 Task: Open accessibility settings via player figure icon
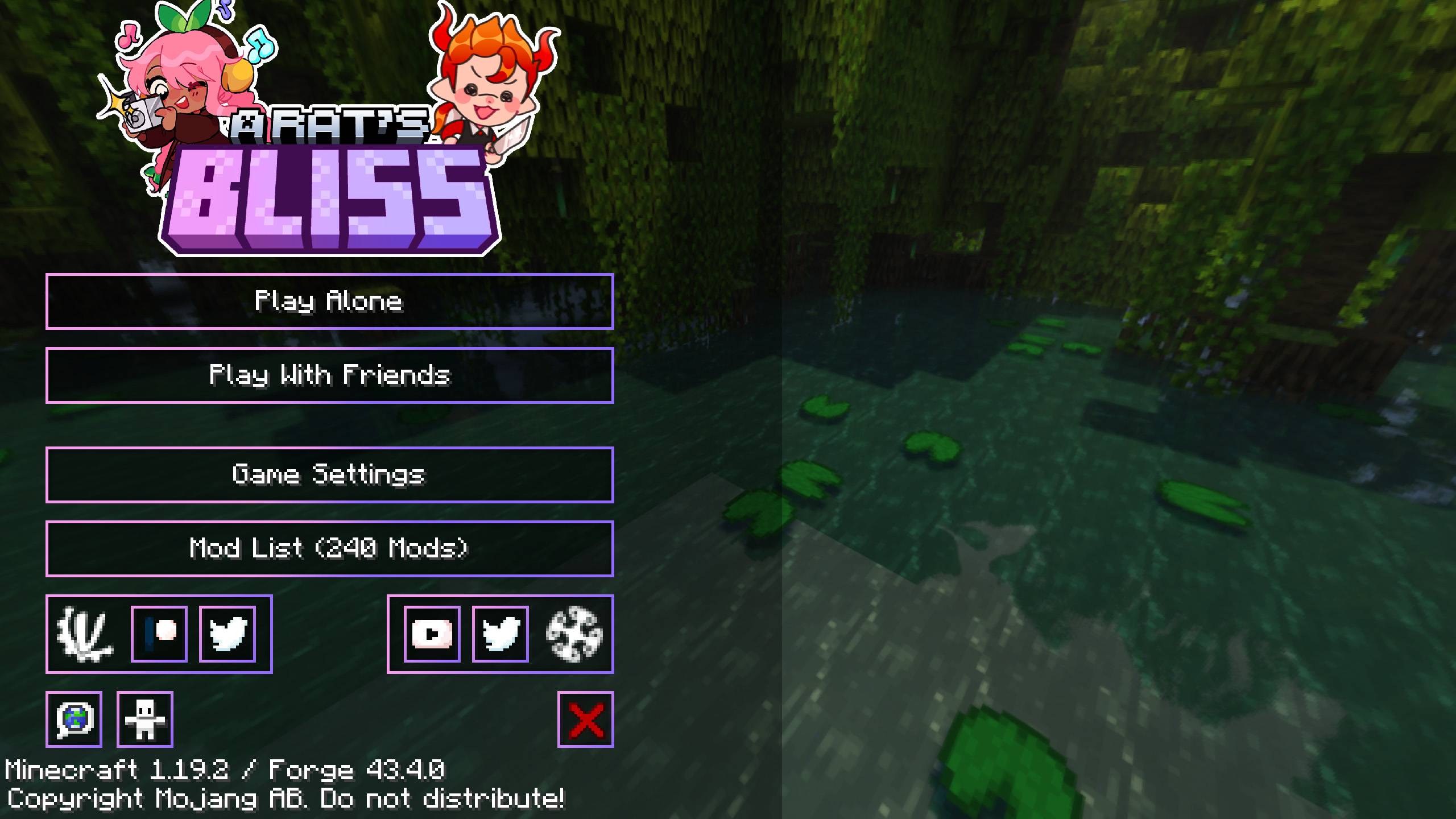point(146,718)
